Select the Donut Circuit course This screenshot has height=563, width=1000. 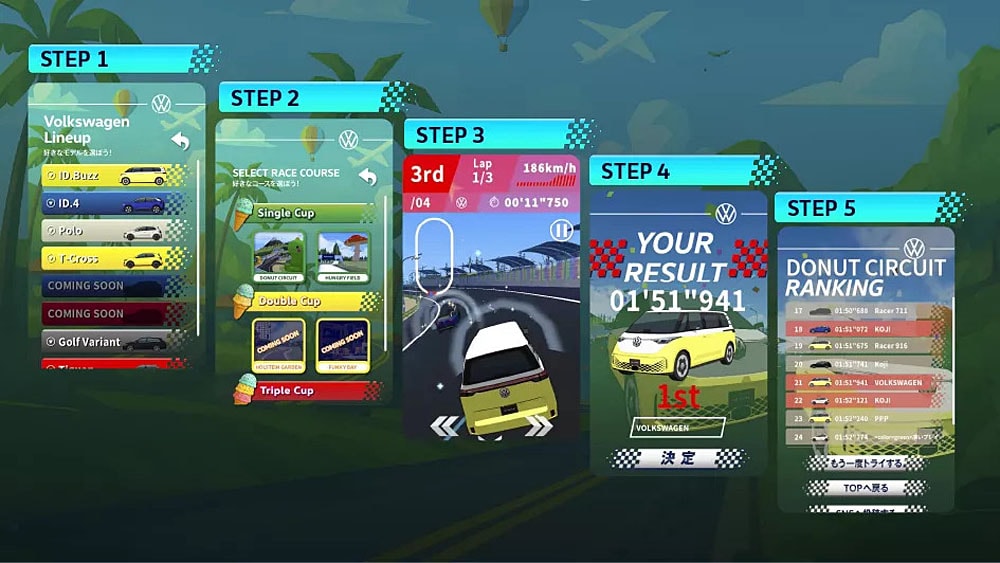tap(279, 257)
